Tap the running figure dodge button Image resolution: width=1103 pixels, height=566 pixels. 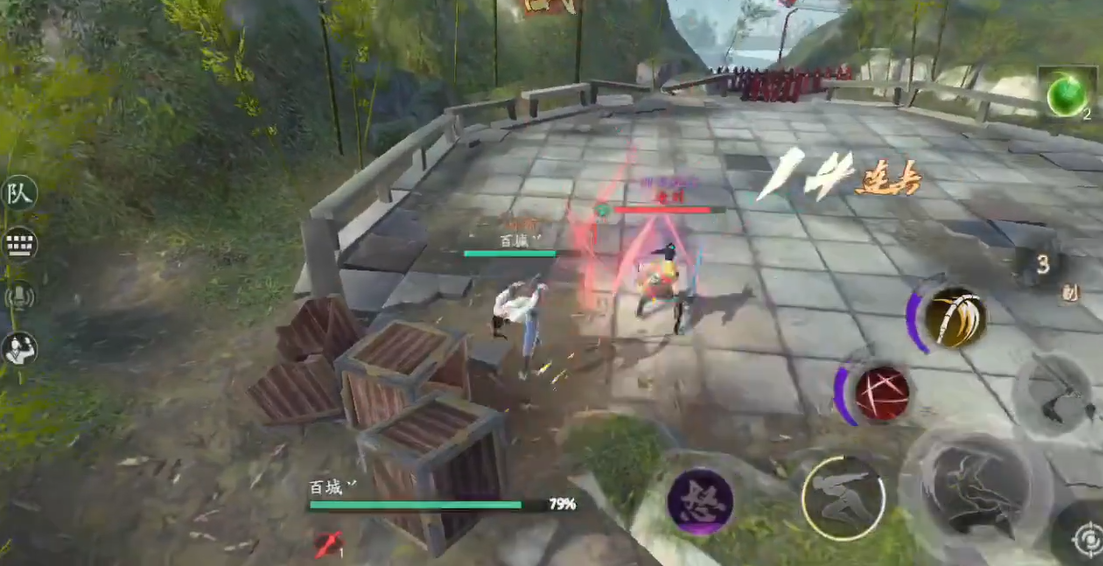[843, 498]
